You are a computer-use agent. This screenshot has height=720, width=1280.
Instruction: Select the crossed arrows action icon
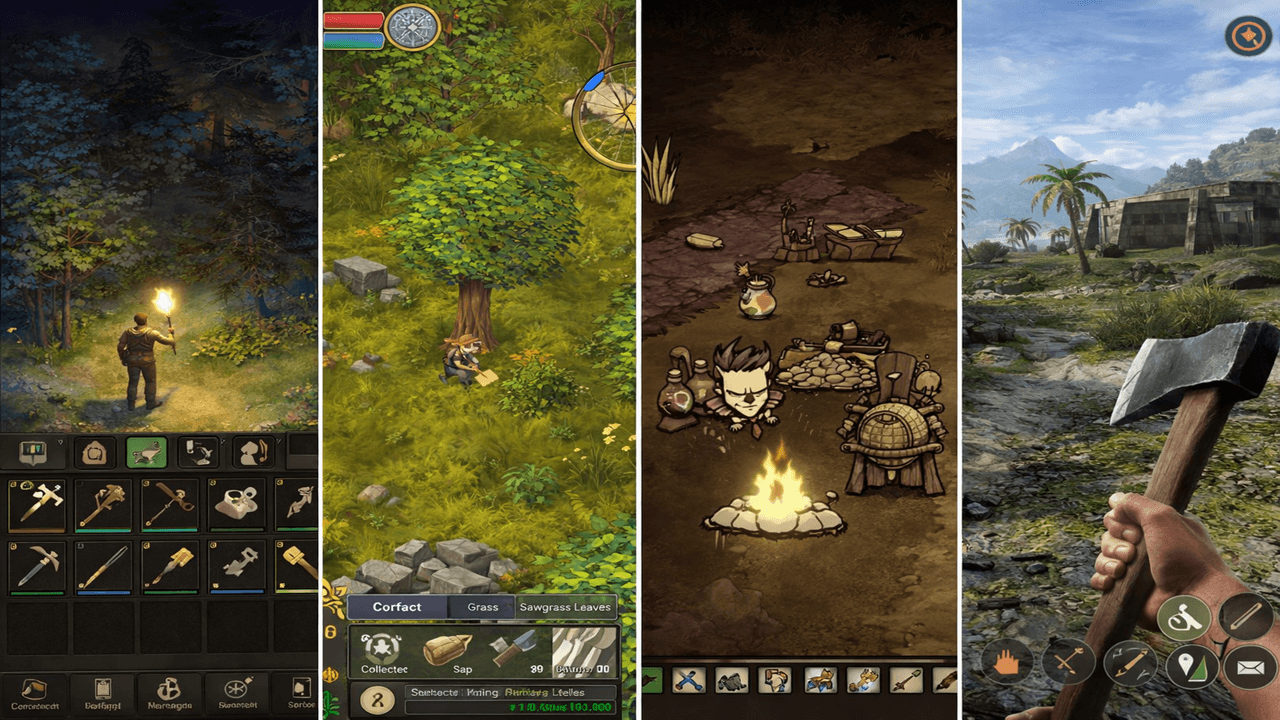pyautogui.click(x=1069, y=662)
